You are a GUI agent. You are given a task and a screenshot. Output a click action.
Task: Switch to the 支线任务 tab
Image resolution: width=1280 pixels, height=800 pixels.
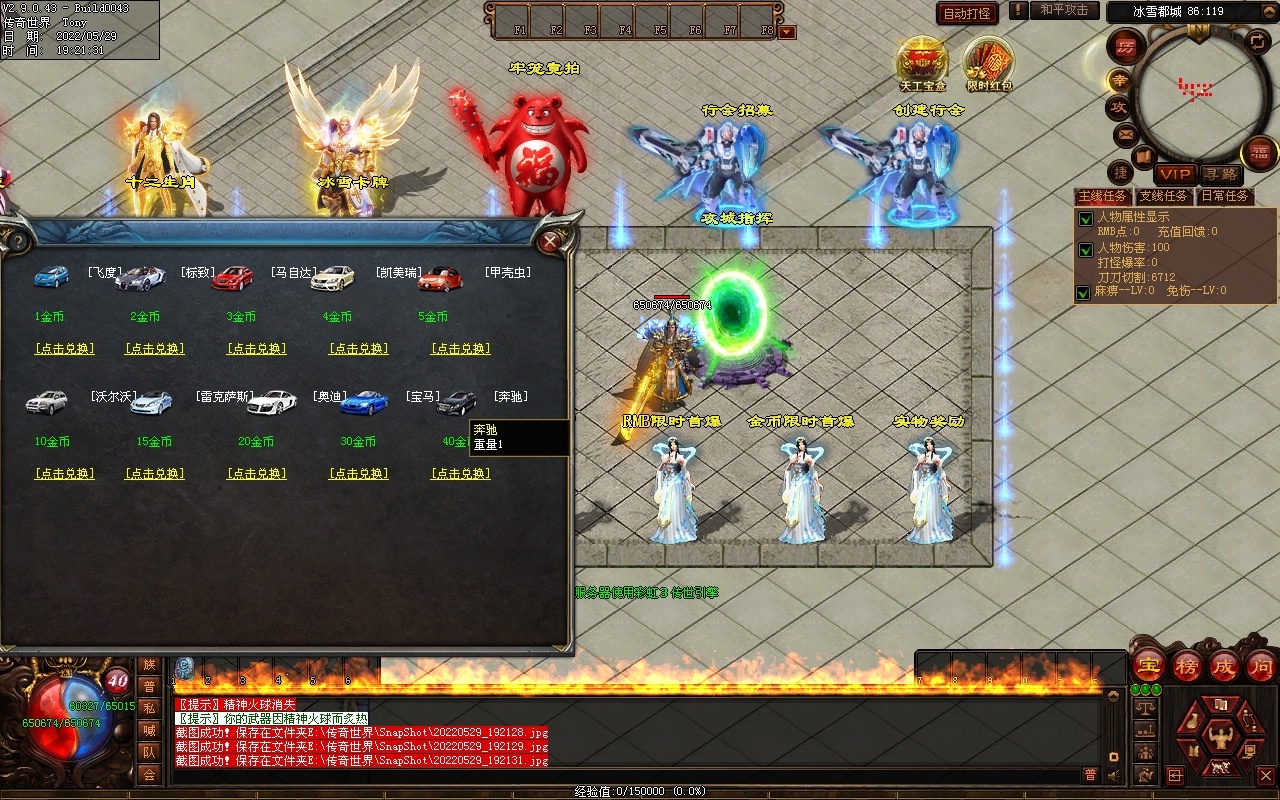tap(1164, 196)
